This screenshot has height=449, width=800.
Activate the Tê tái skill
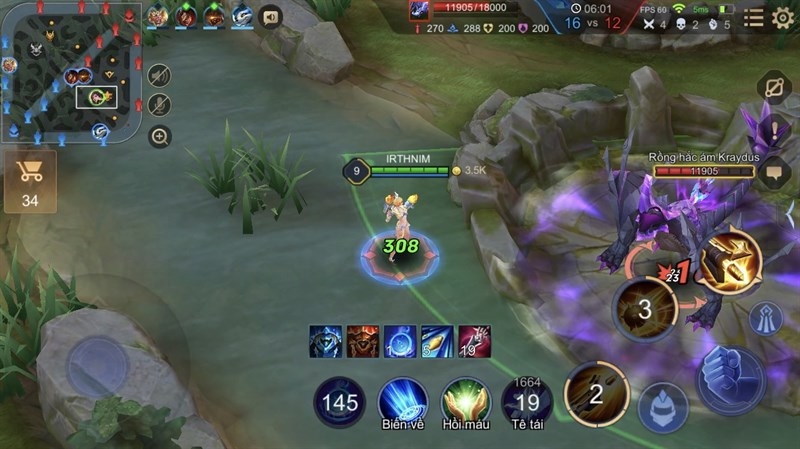(527, 401)
